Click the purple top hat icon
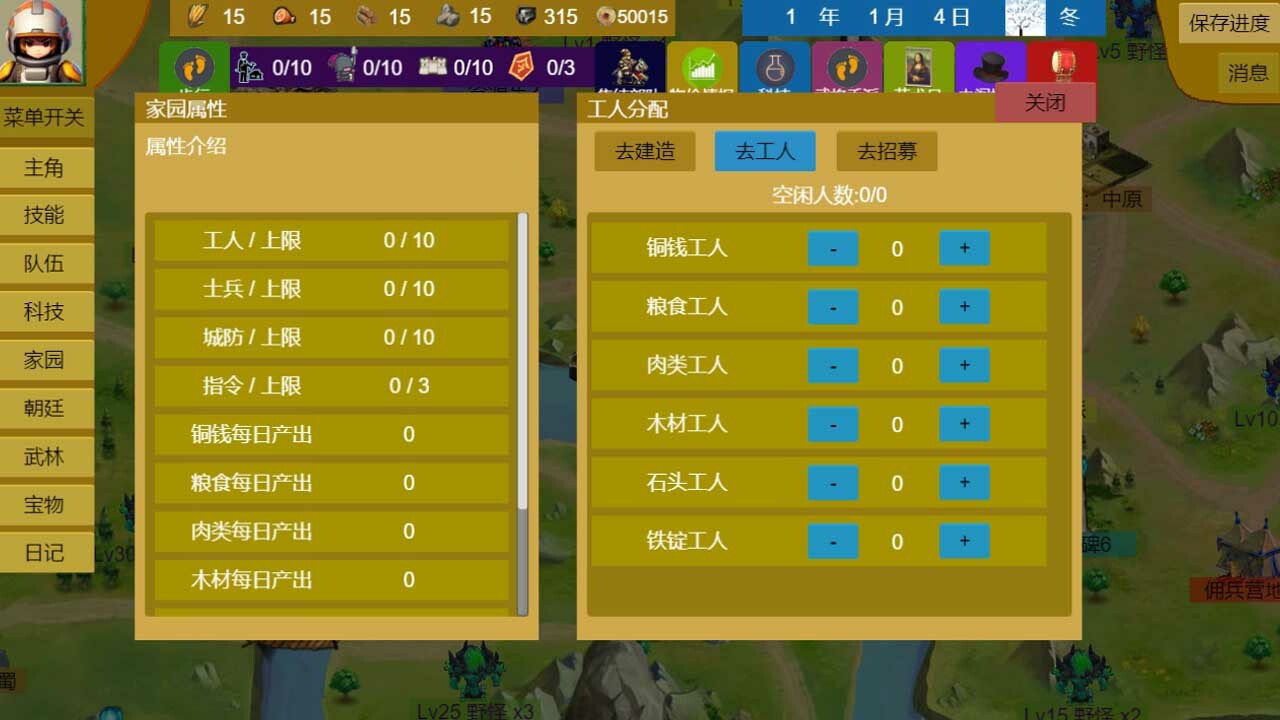Viewport: 1280px width, 720px height. pyautogui.click(x=990, y=66)
